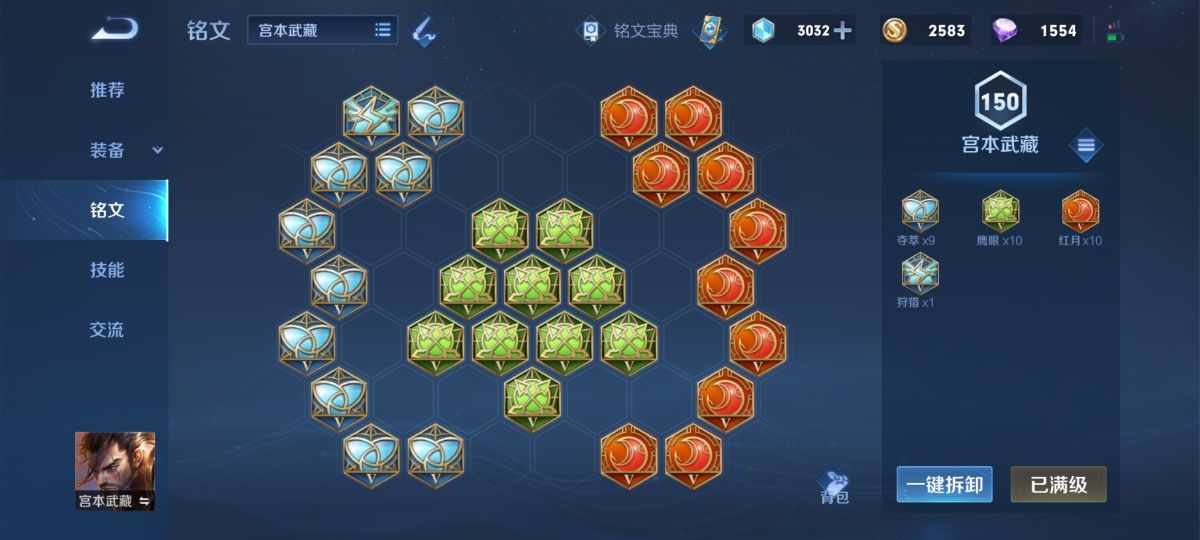Click the 一键拆卸 button
1200x540 pixels.
click(x=944, y=485)
